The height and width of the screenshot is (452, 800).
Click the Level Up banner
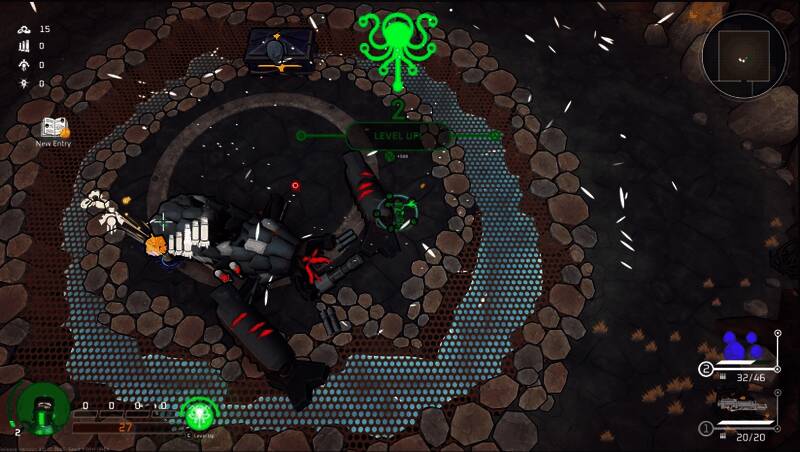pos(398,135)
